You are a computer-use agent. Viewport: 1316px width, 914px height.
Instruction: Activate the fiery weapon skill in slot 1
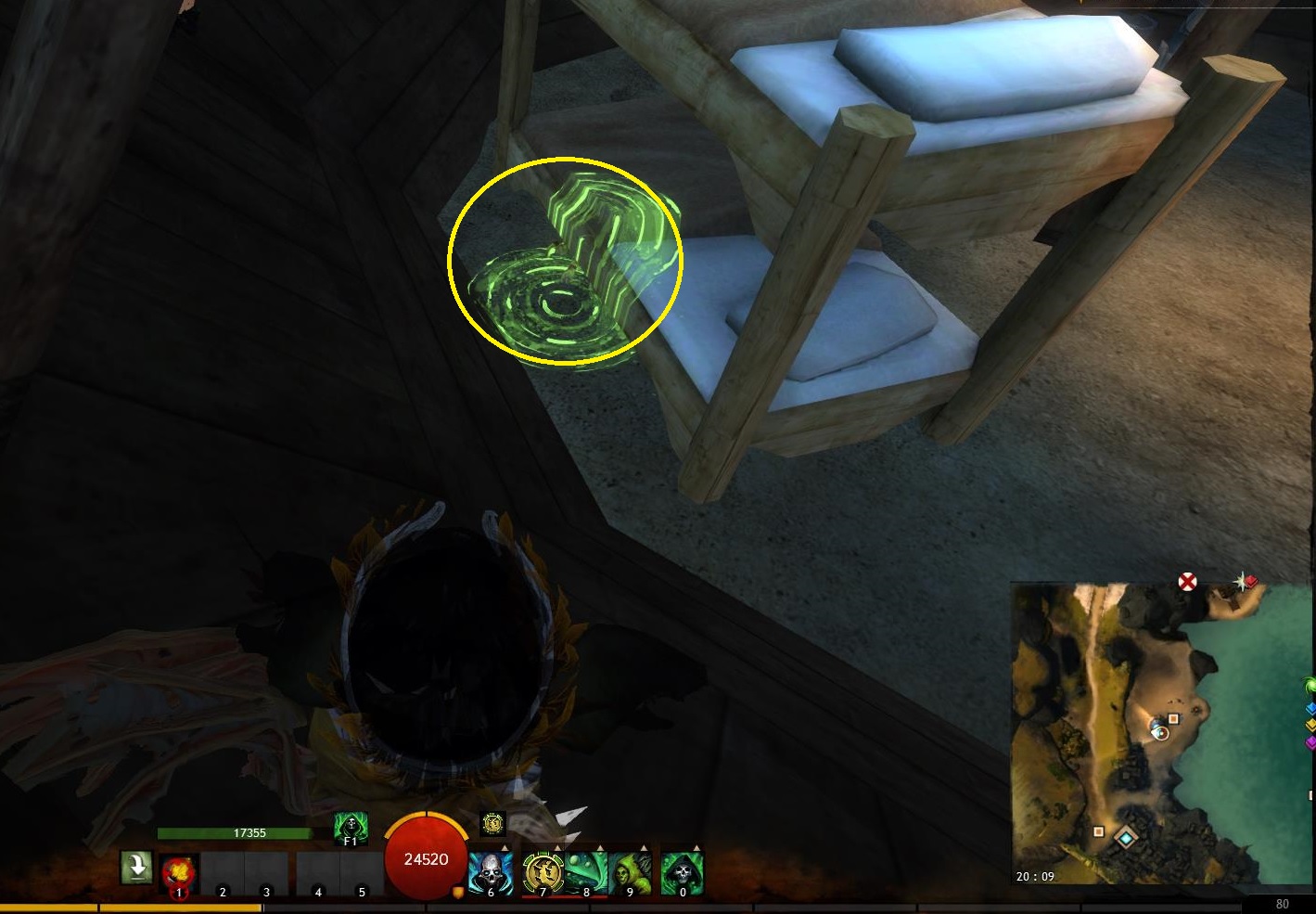(x=177, y=873)
